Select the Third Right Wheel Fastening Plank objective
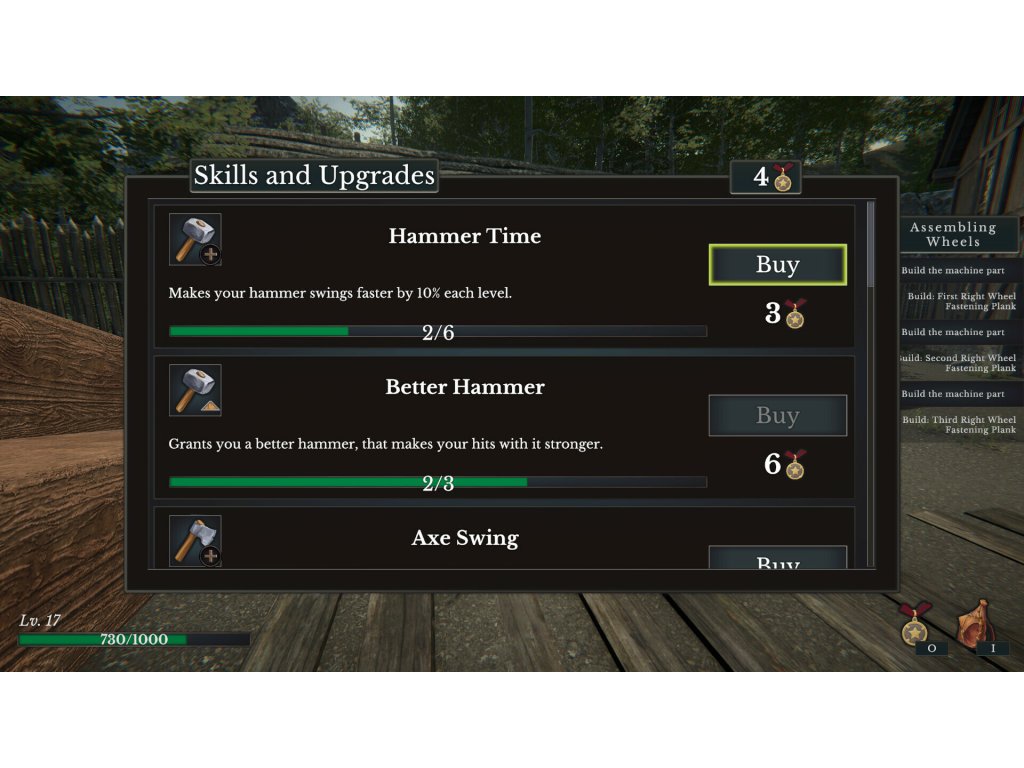 tap(959, 425)
